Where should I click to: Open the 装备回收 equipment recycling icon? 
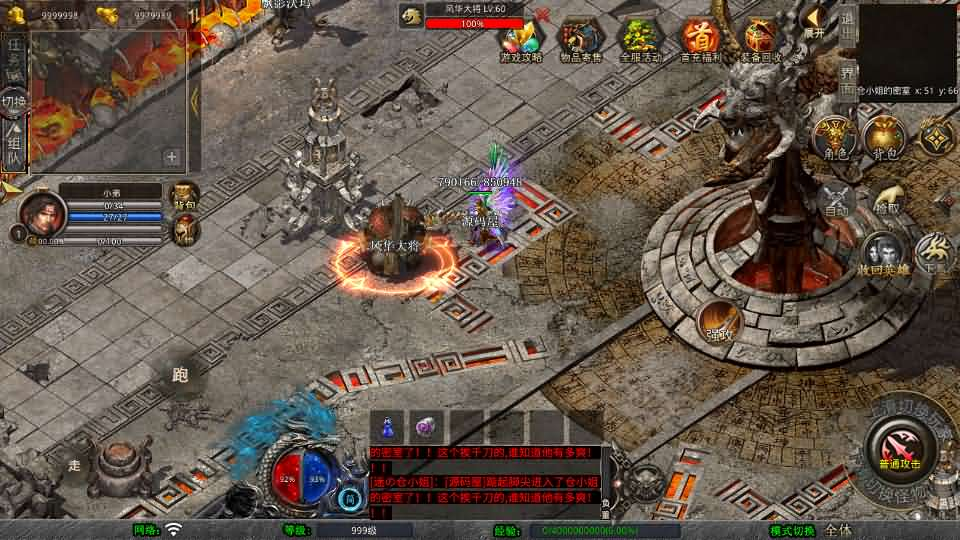coord(761,38)
